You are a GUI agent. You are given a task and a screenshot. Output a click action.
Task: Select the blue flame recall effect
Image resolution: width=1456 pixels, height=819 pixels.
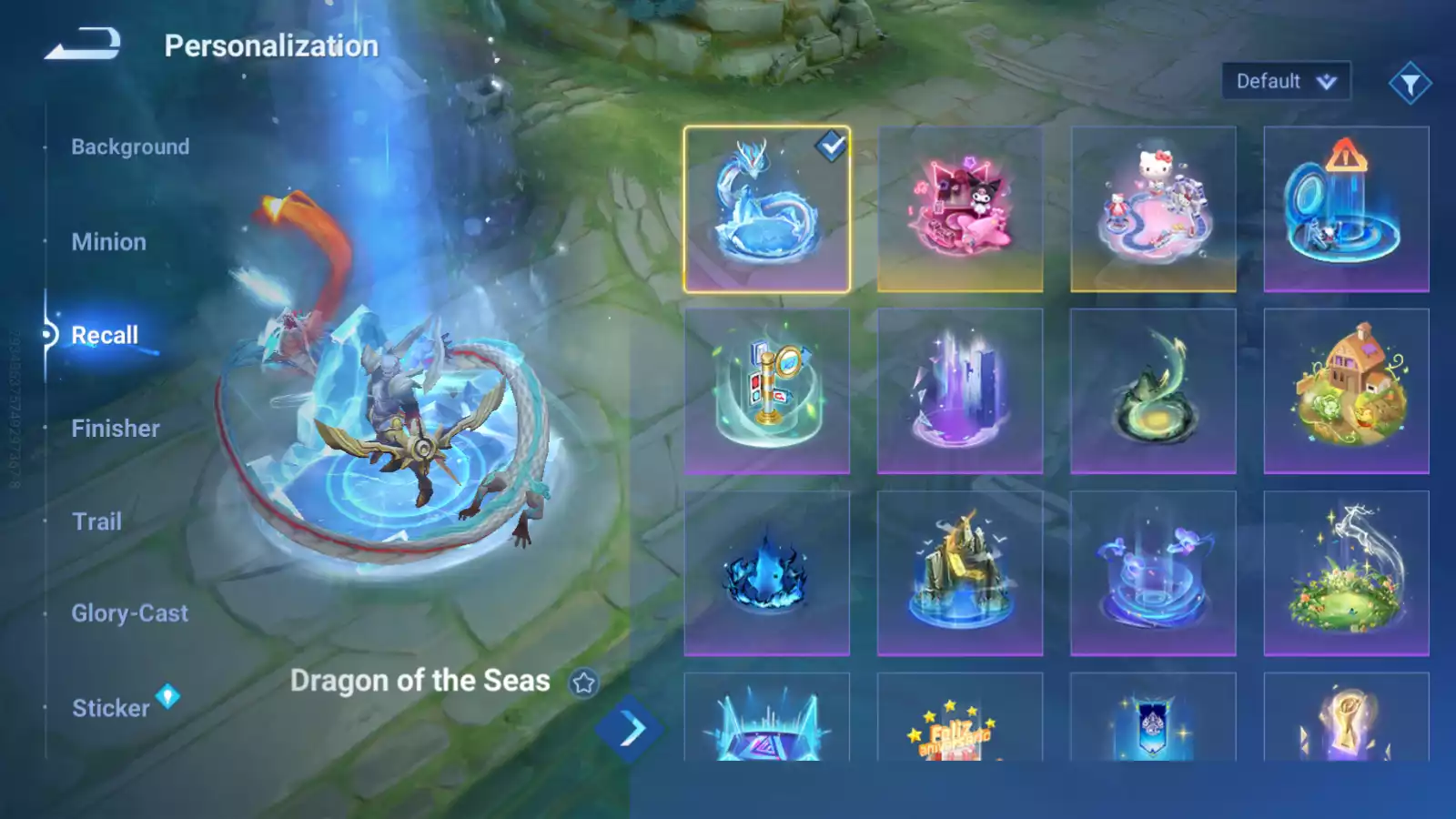766,573
